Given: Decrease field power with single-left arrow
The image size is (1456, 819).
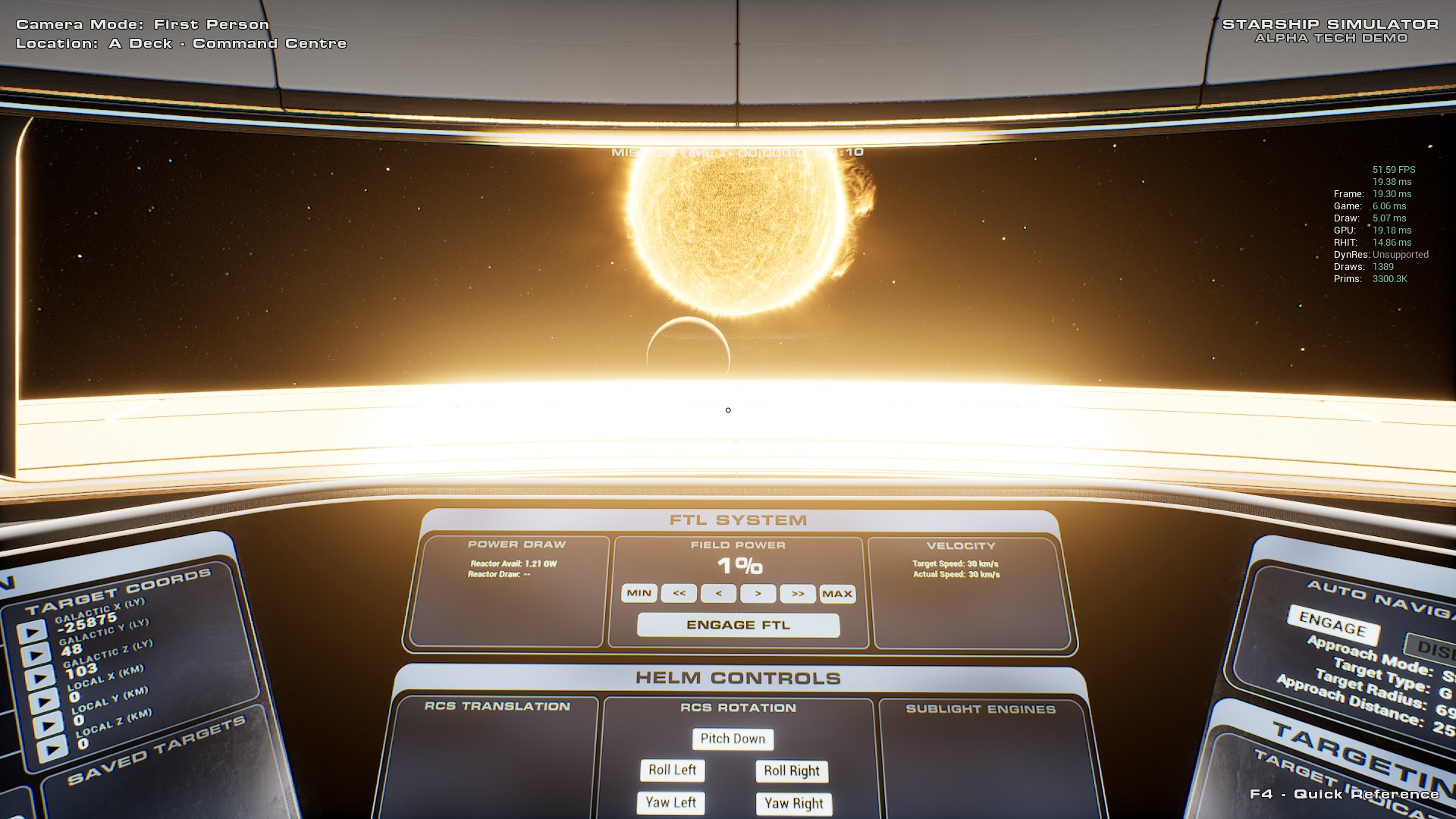Looking at the screenshot, I should click(718, 593).
